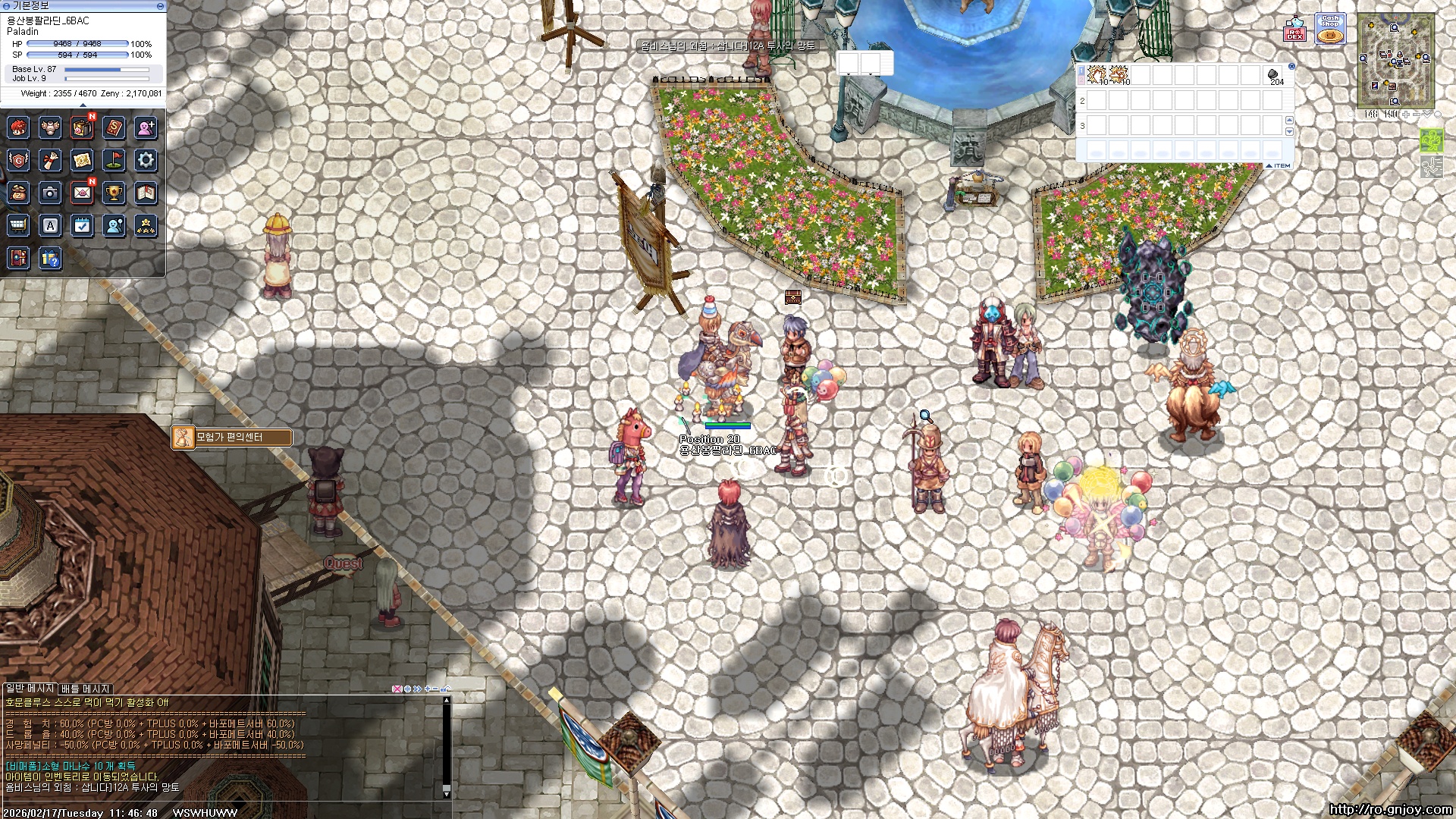
Task: Click the town minimap
Action: click(x=1395, y=61)
